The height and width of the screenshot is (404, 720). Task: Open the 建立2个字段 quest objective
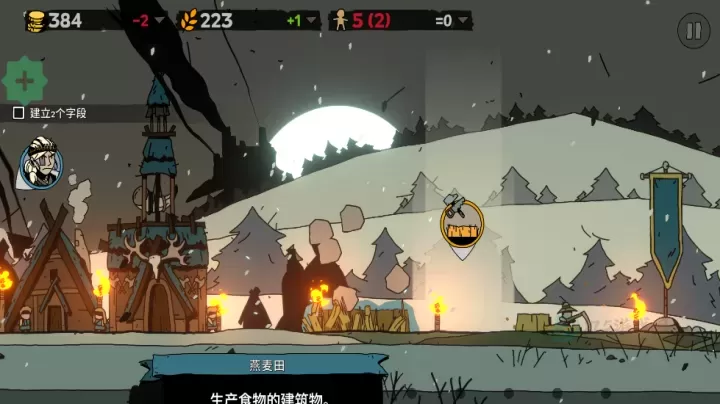pos(50,113)
